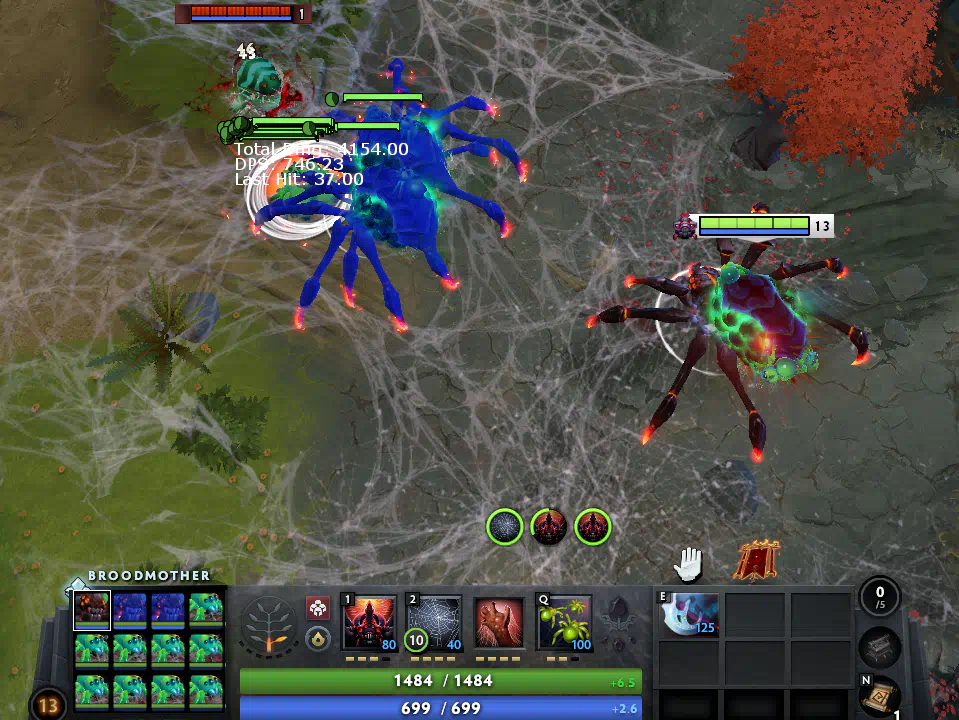Image resolution: width=959 pixels, height=720 pixels.
Task: Click the red banner icon above inventory
Action: click(757, 562)
